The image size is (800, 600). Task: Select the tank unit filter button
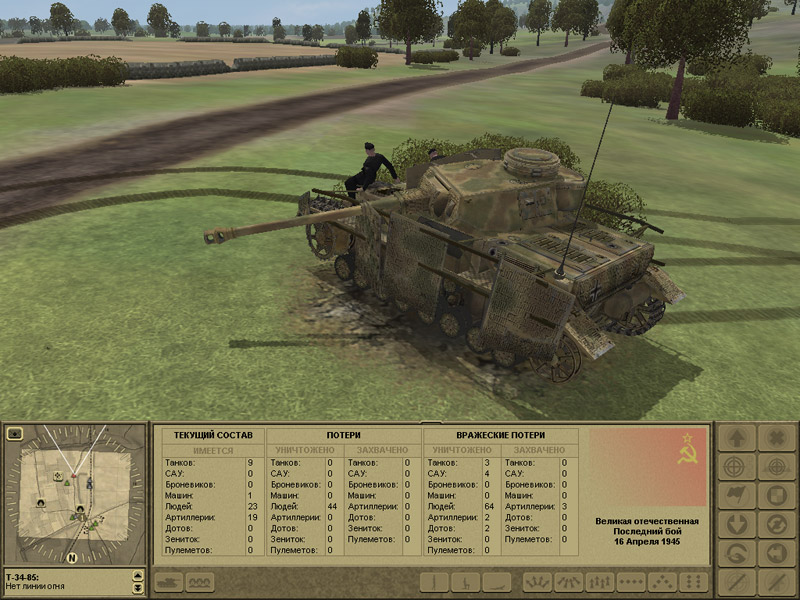[167, 582]
